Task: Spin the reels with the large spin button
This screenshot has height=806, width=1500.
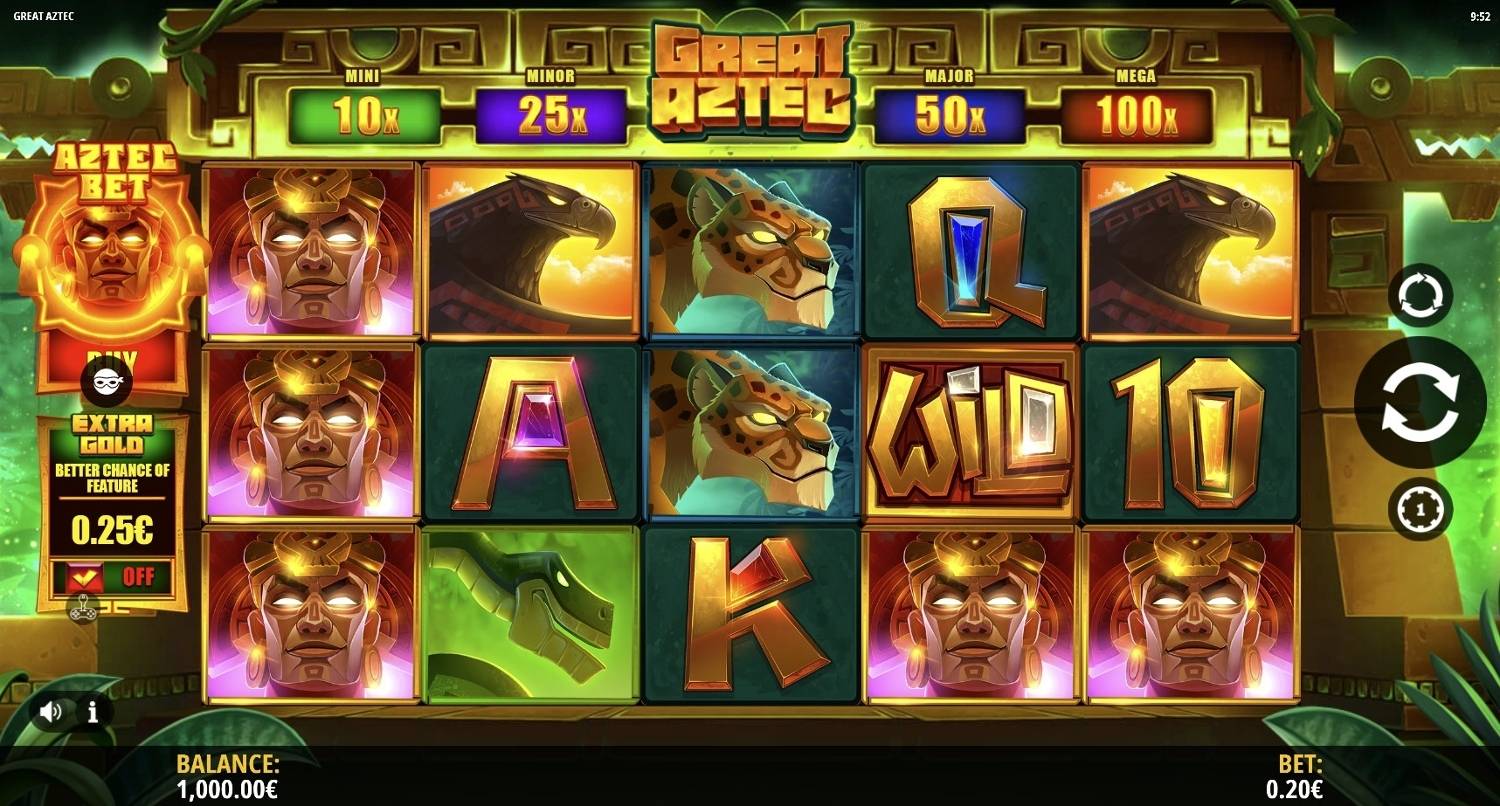Action: 1420,402
